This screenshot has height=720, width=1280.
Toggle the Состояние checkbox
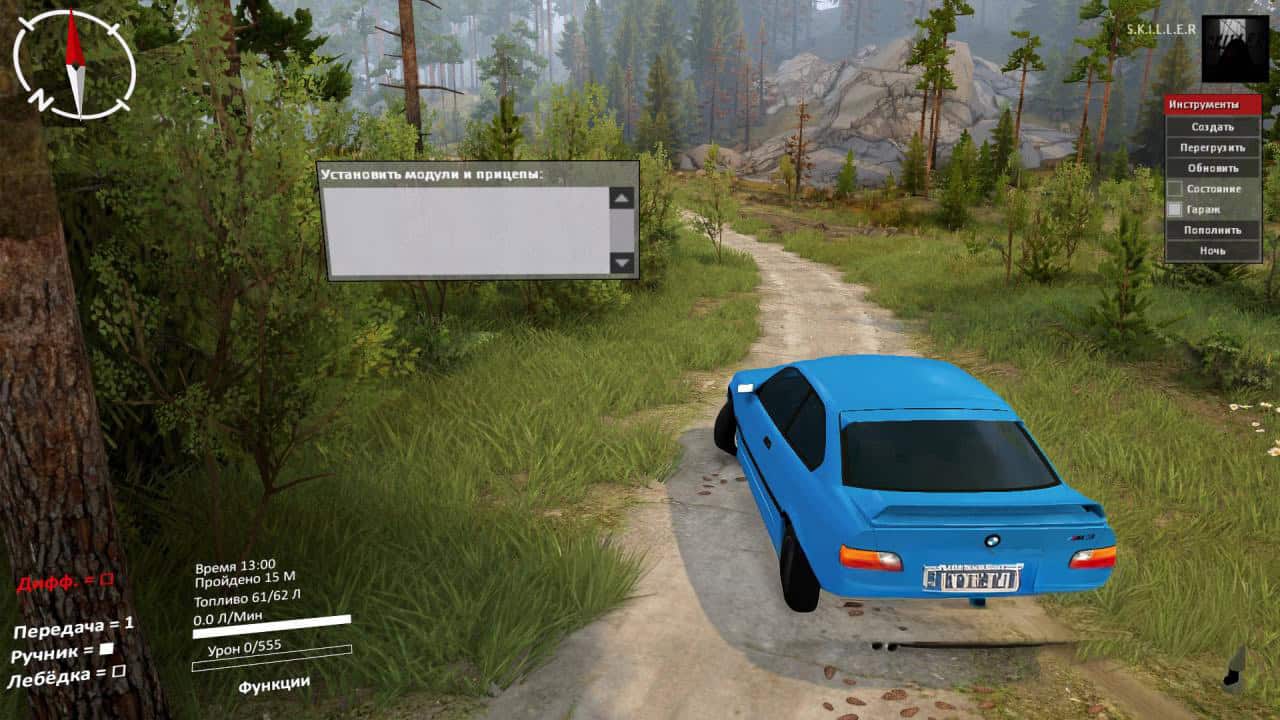click(1175, 189)
